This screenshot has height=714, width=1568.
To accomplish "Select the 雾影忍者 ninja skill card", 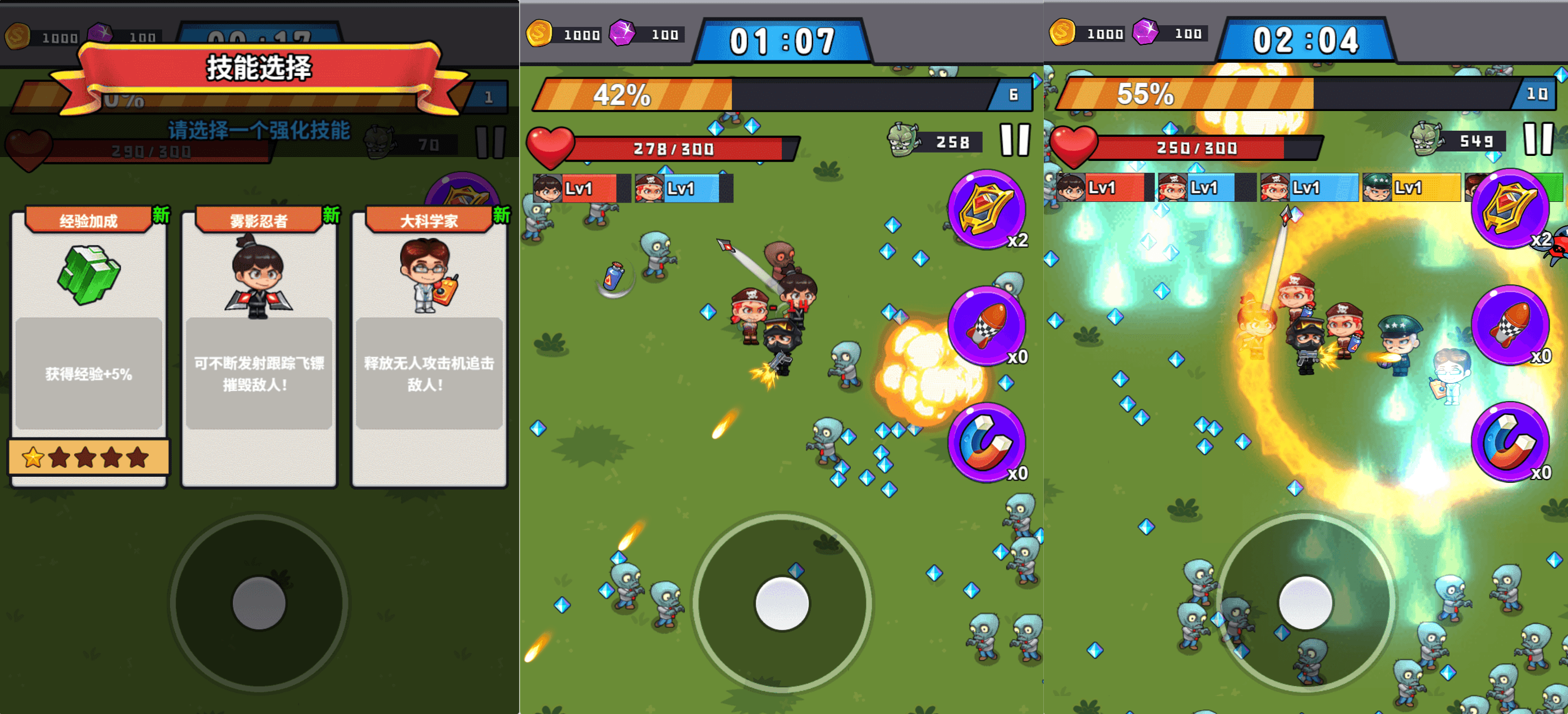I will click(x=259, y=347).
